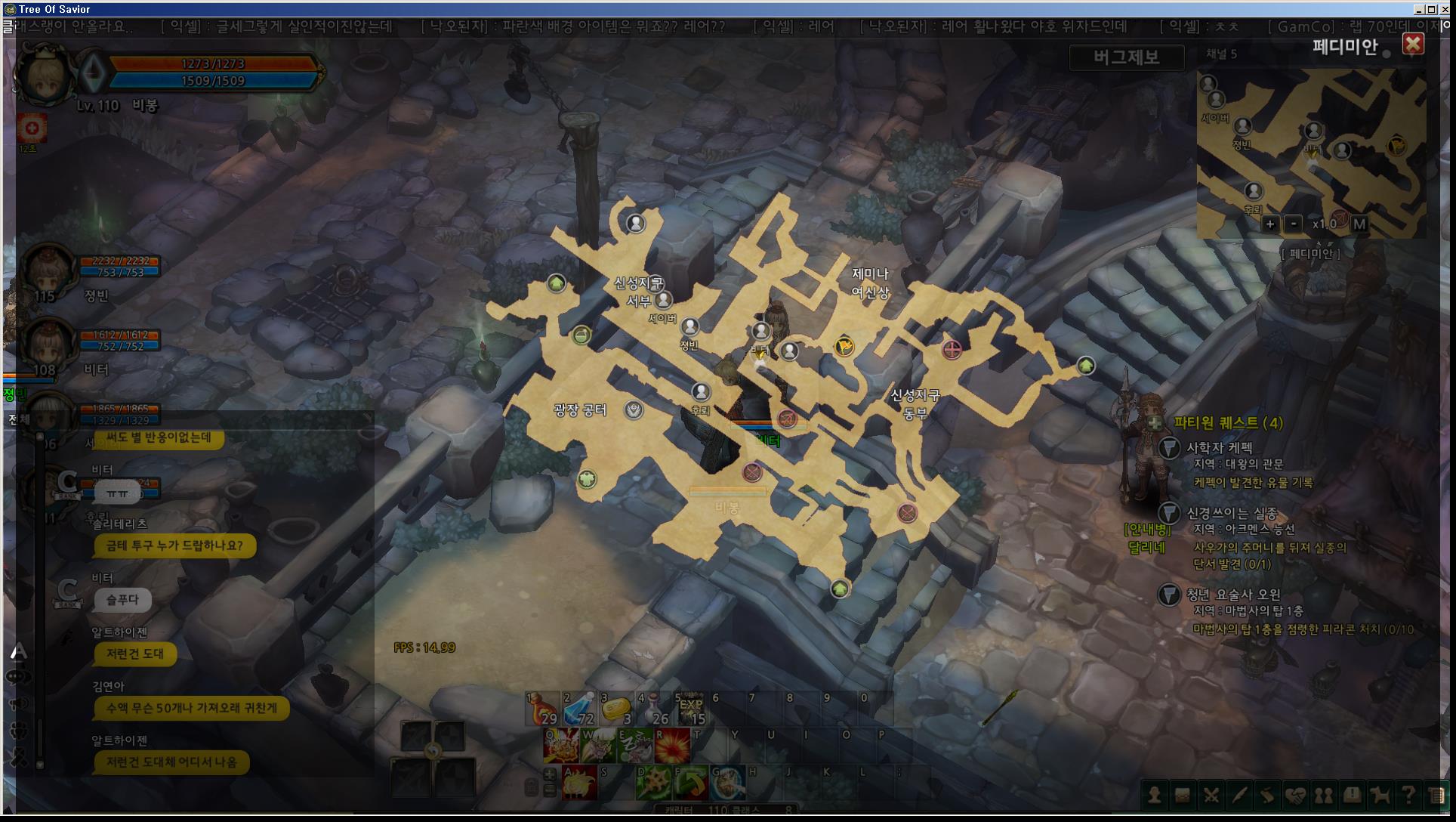Open the character info menu icon
1456x822 pixels.
coord(1155,795)
